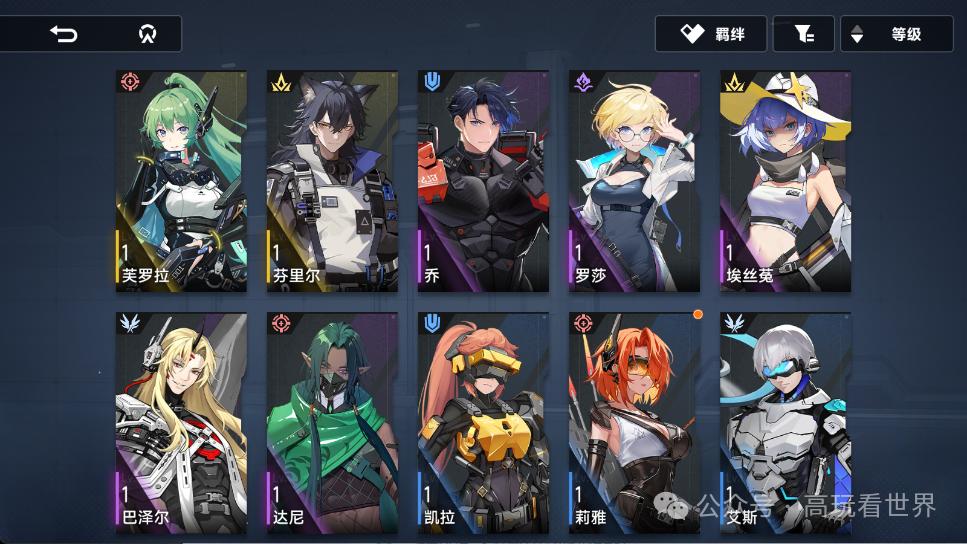967x544 pixels.
Task: Select the 芙罗拉 character card
Action: point(181,181)
